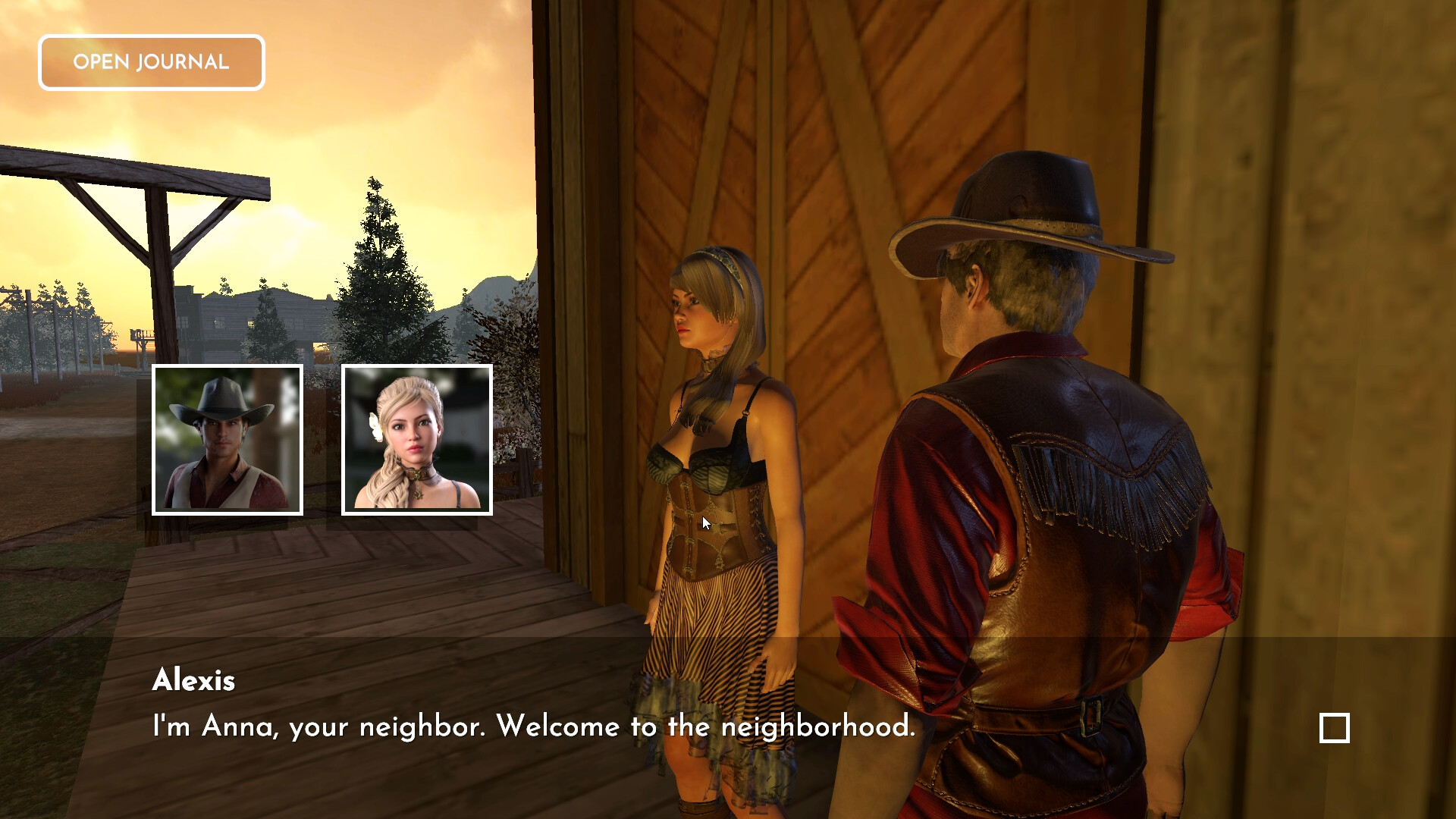This screenshot has width=1456, height=819.
Task: Open the journal via its top-left button
Action: 151,62
